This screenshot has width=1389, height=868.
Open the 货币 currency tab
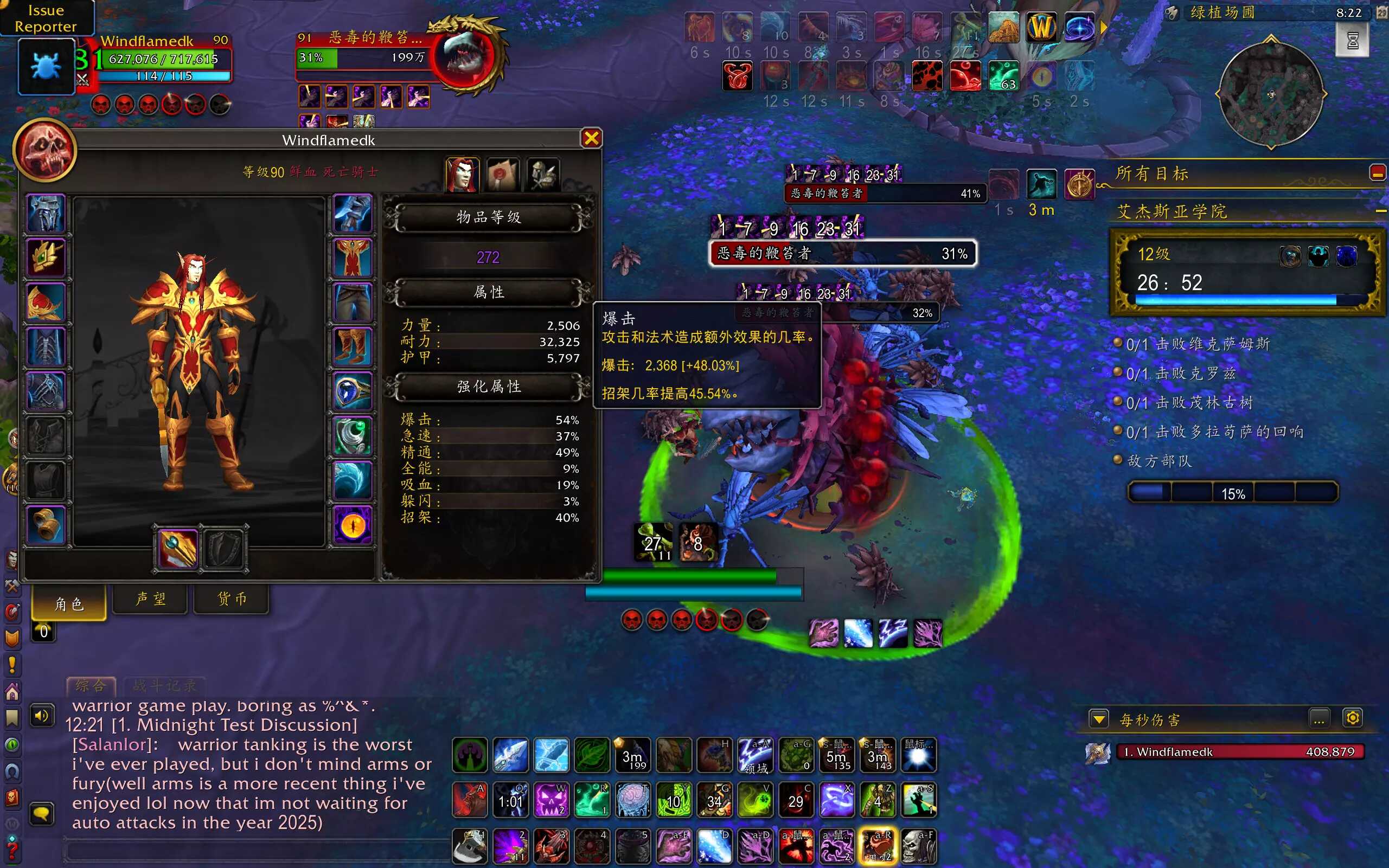232,599
